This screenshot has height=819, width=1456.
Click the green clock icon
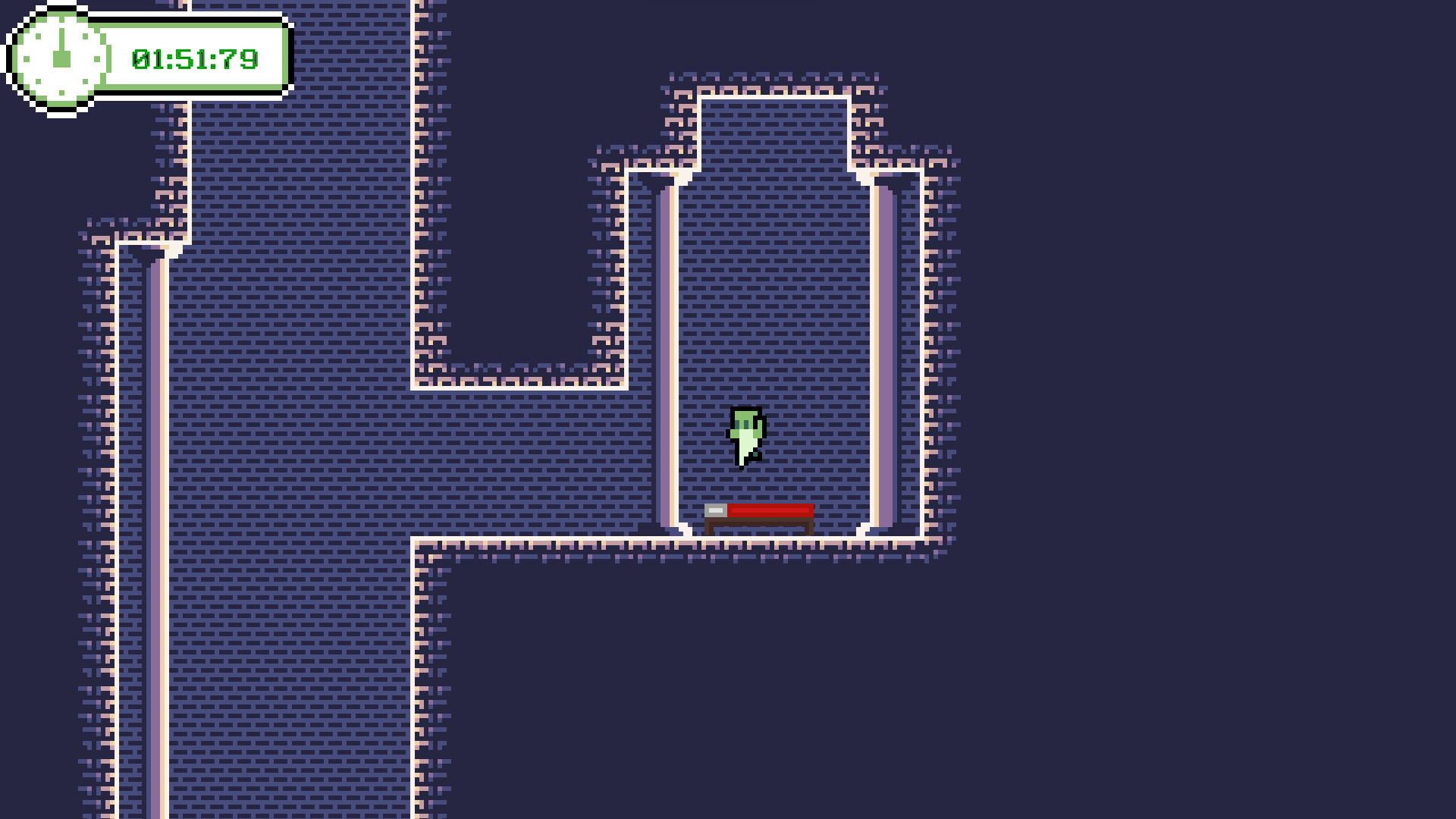[x=59, y=58]
